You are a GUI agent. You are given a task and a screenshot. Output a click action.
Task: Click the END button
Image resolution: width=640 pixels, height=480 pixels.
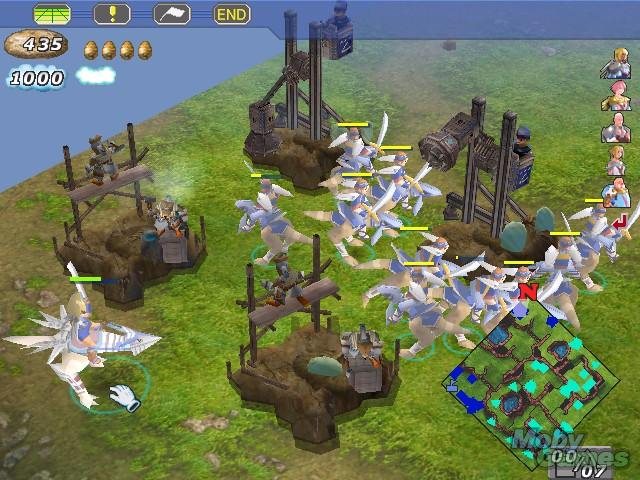click(231, 14)
